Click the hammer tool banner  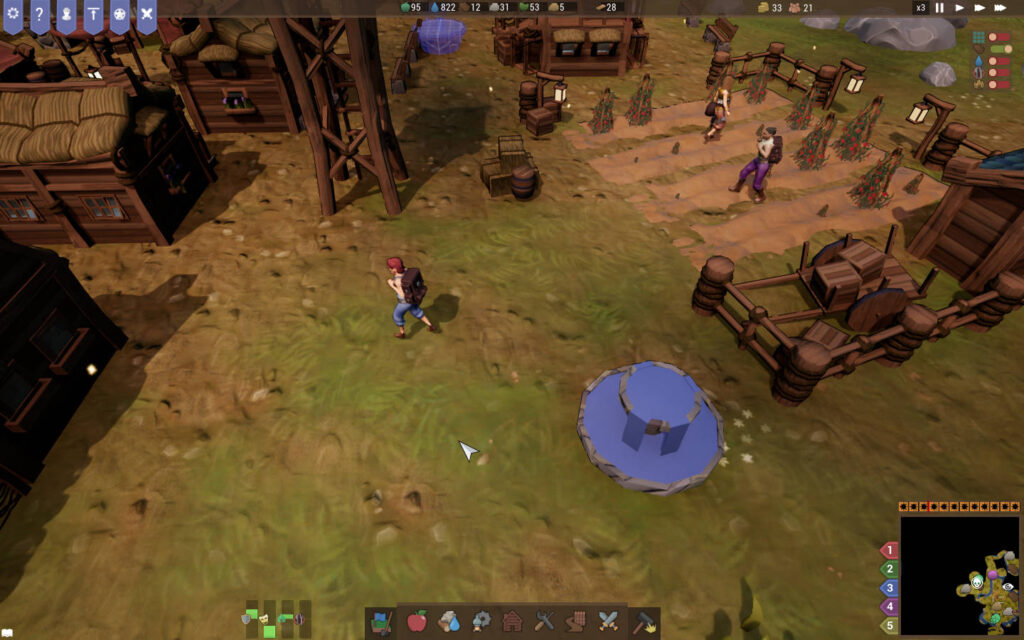[x=93, y=15]
